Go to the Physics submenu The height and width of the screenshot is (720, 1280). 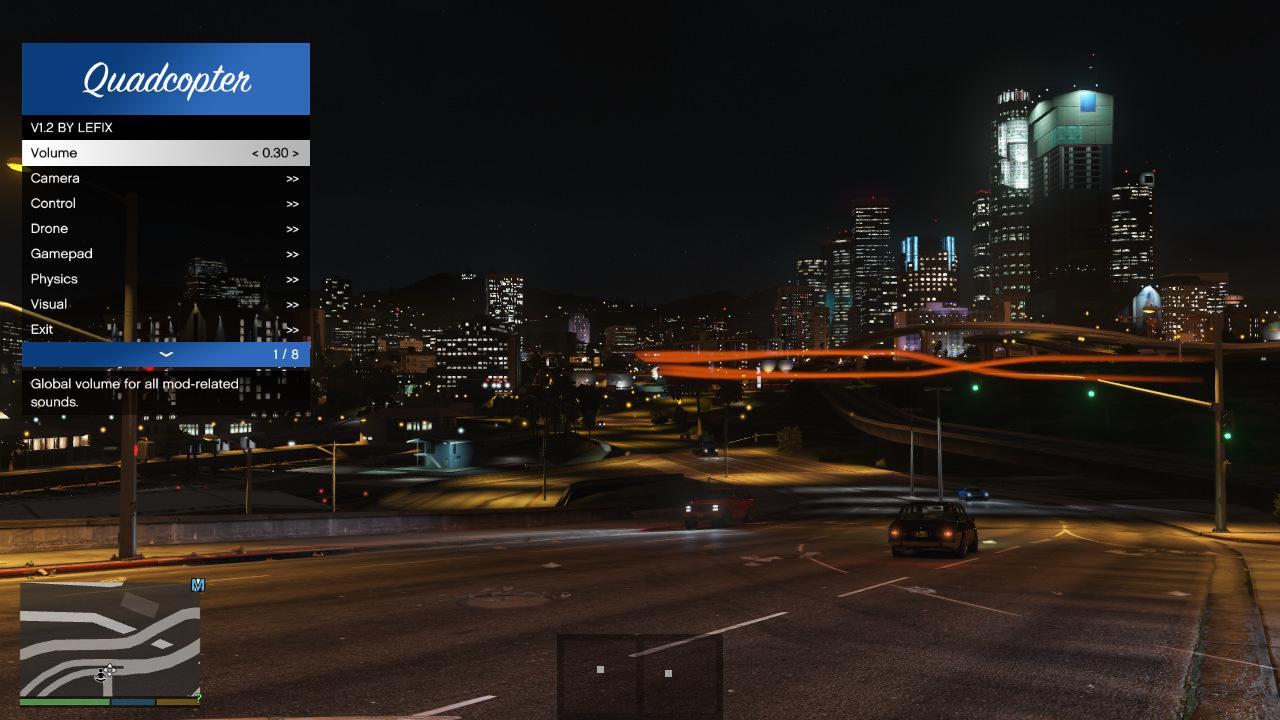(165, 279)
